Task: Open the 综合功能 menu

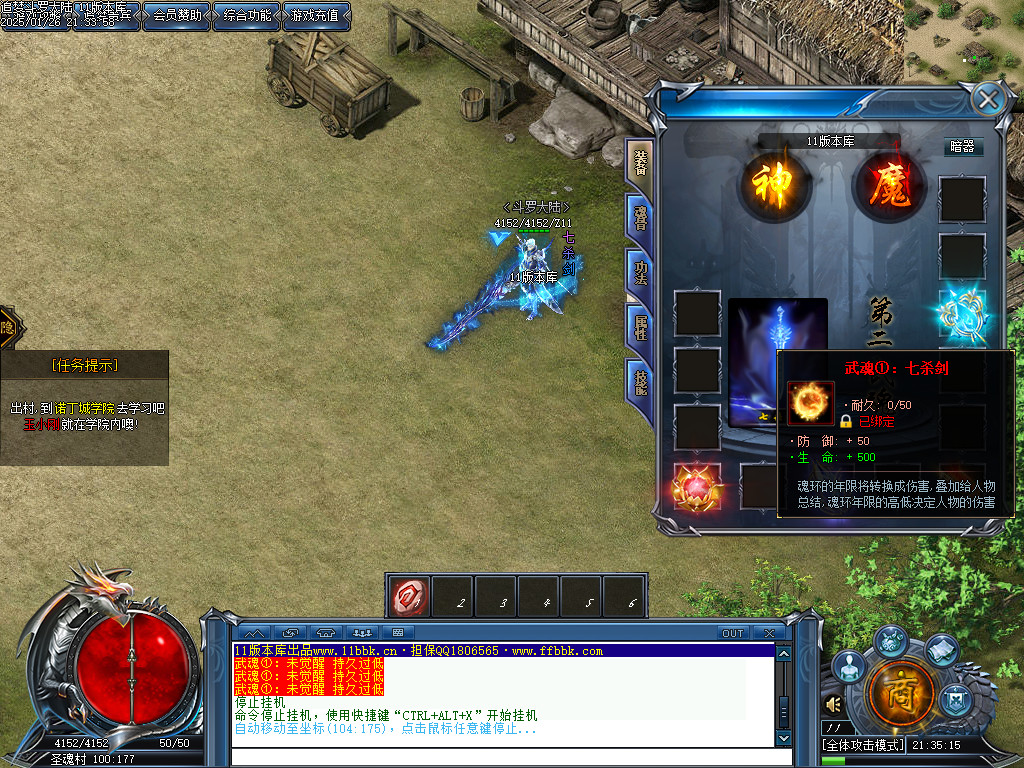Action: 246,16
